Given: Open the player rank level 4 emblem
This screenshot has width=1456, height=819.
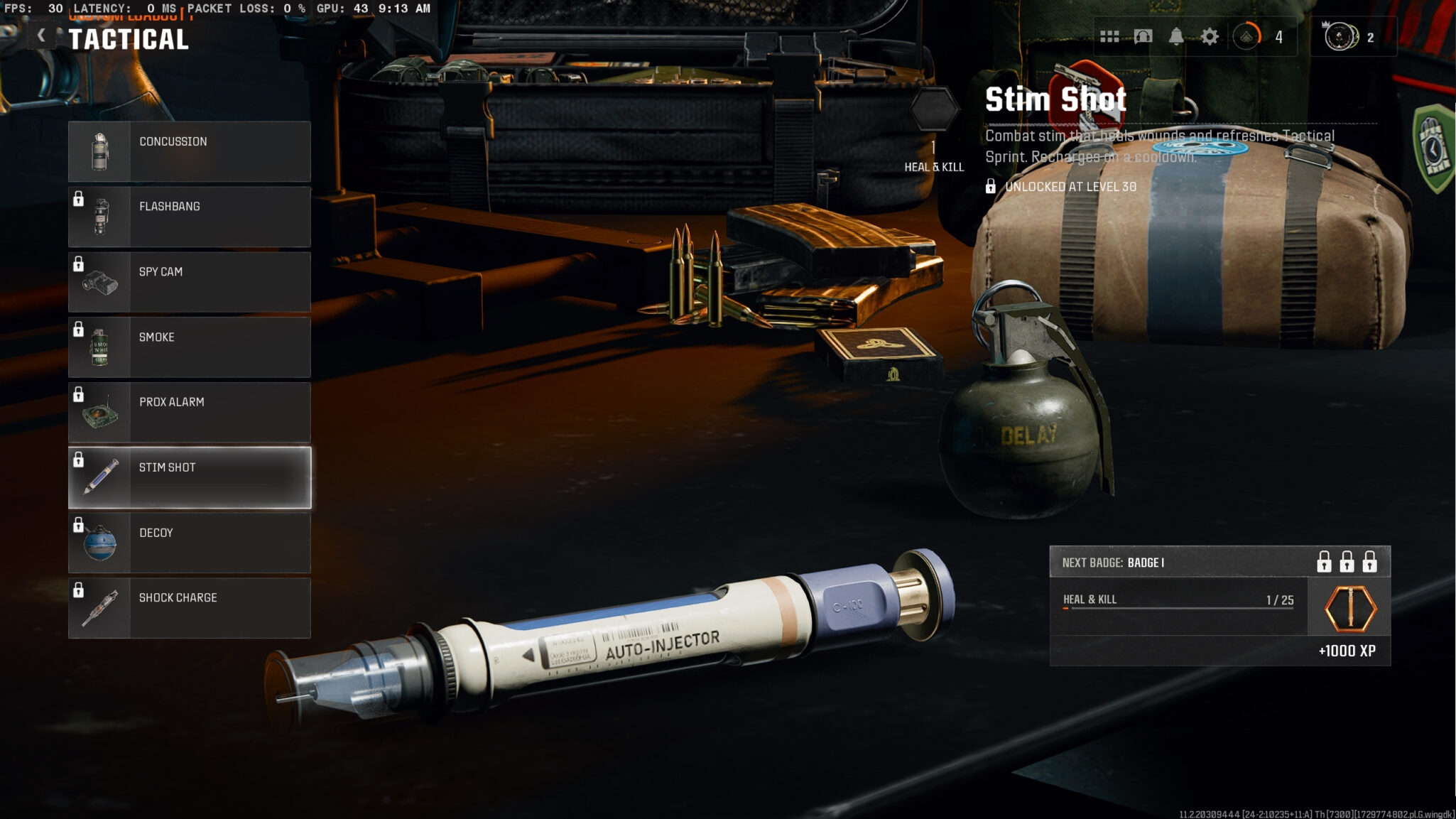Looking at the screenshot, I should [1247, 37].
